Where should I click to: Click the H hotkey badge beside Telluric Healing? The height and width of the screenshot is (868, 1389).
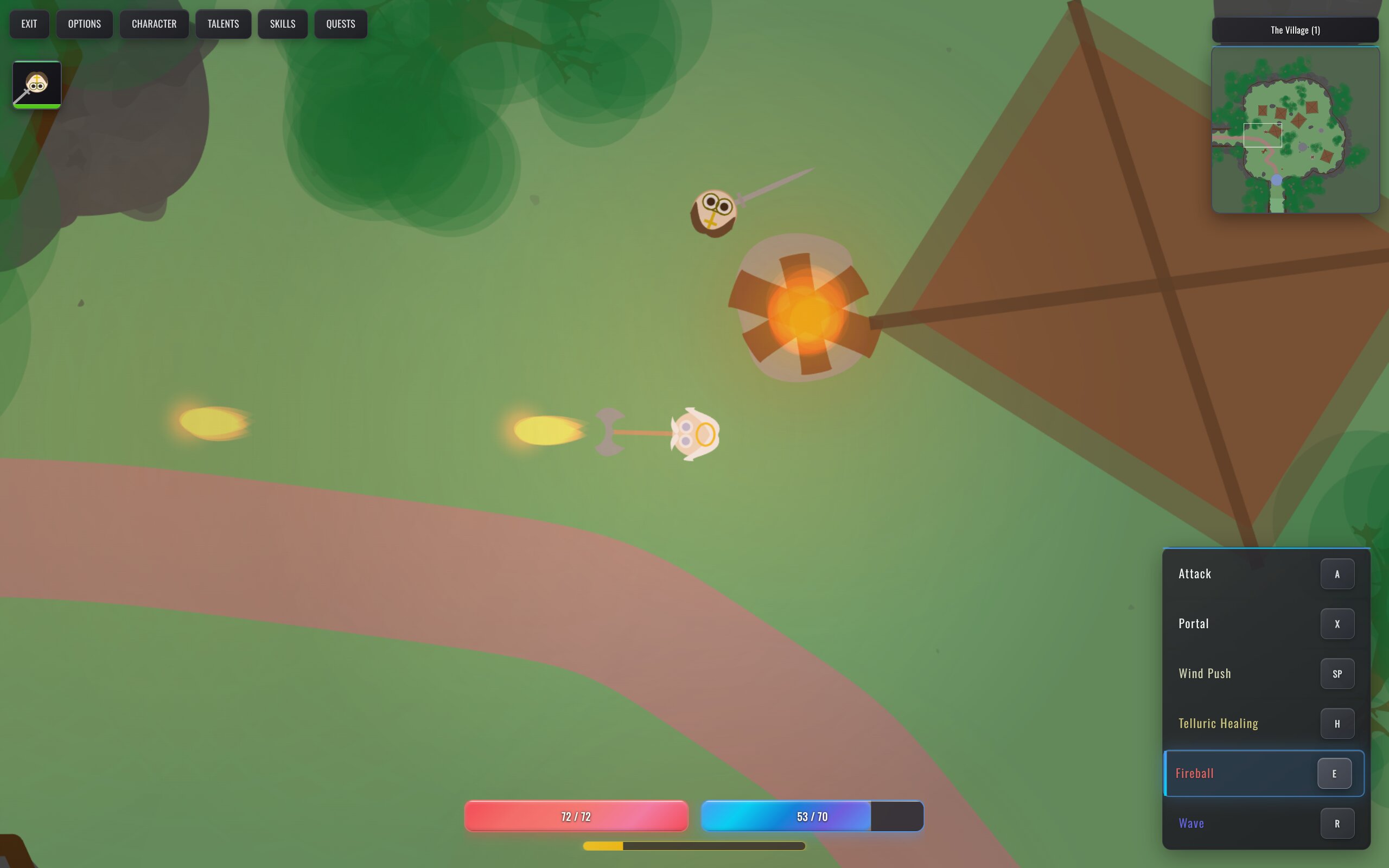pyautogui.click(x=1337, y=723)
